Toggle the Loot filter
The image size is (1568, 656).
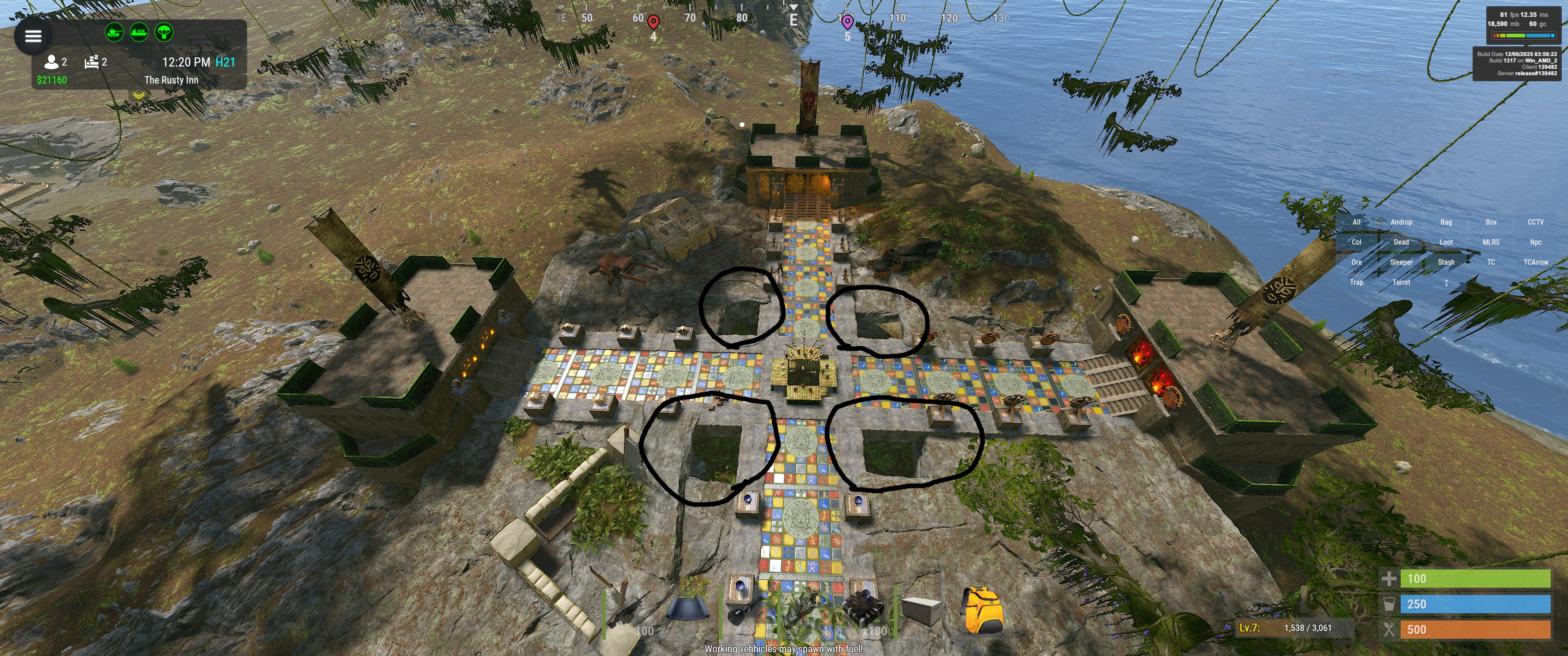click(1446, 242)
